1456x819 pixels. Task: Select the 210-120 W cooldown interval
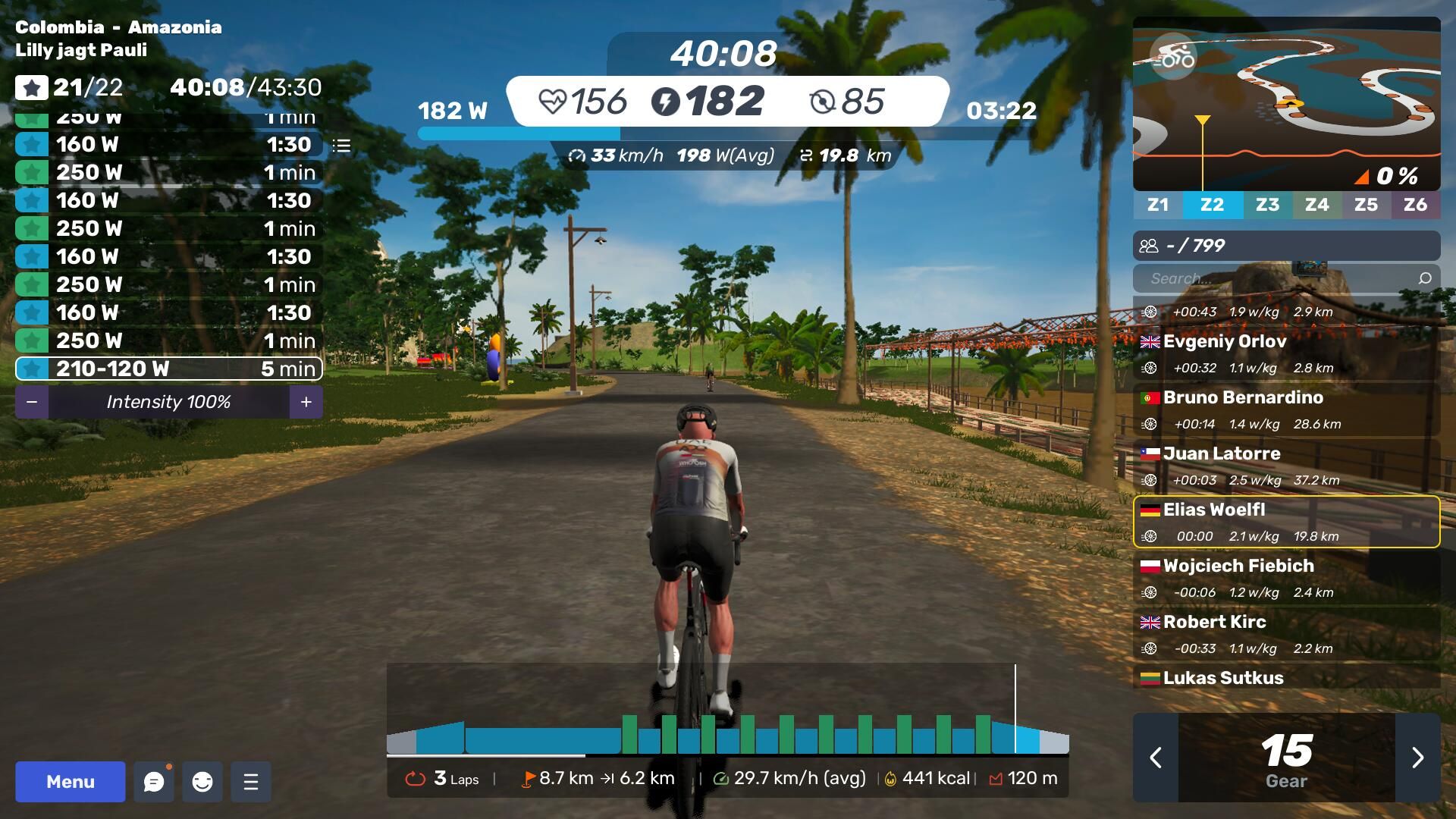tap(168, 369)
